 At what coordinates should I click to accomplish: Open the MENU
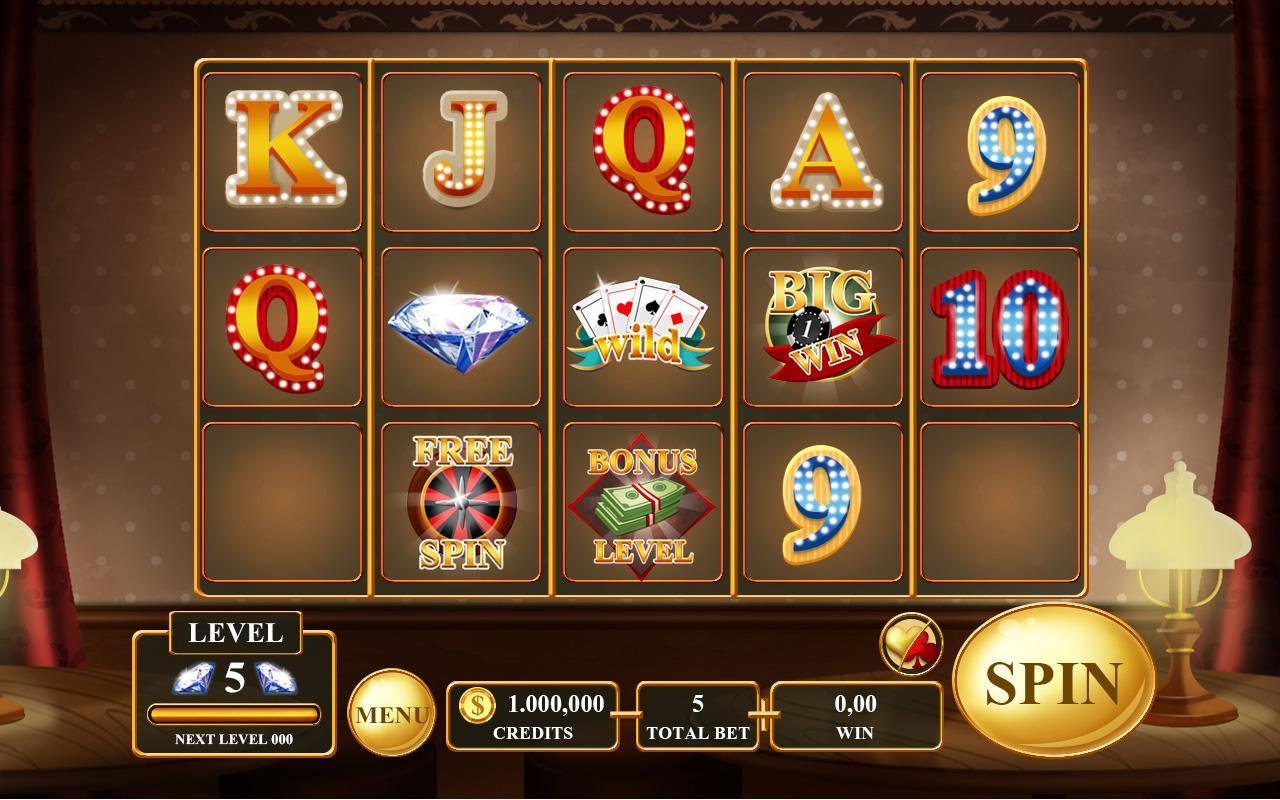[395, 714]
